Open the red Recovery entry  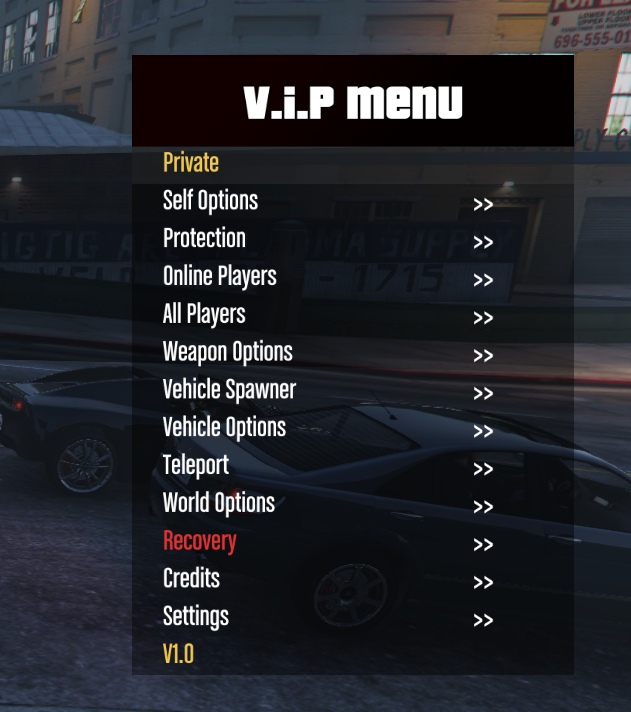200,541
